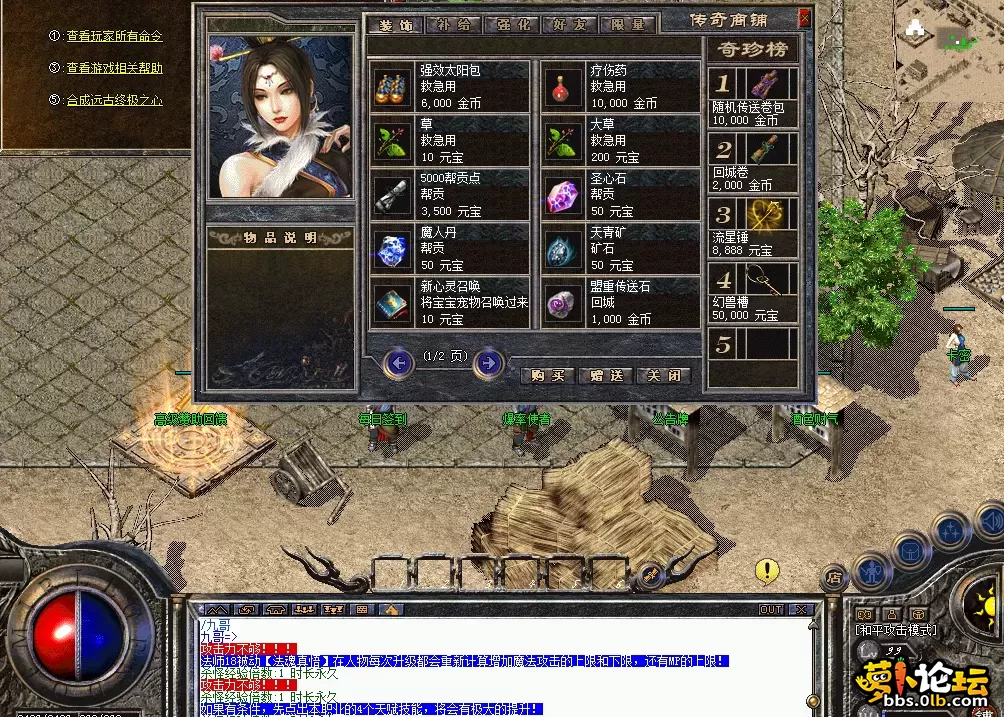Image resolution: width=1004 pixels, height=717 pixels.
Task: Select the 强效太阳包 item
Action: pyautogui.click(x=449, y=87)
